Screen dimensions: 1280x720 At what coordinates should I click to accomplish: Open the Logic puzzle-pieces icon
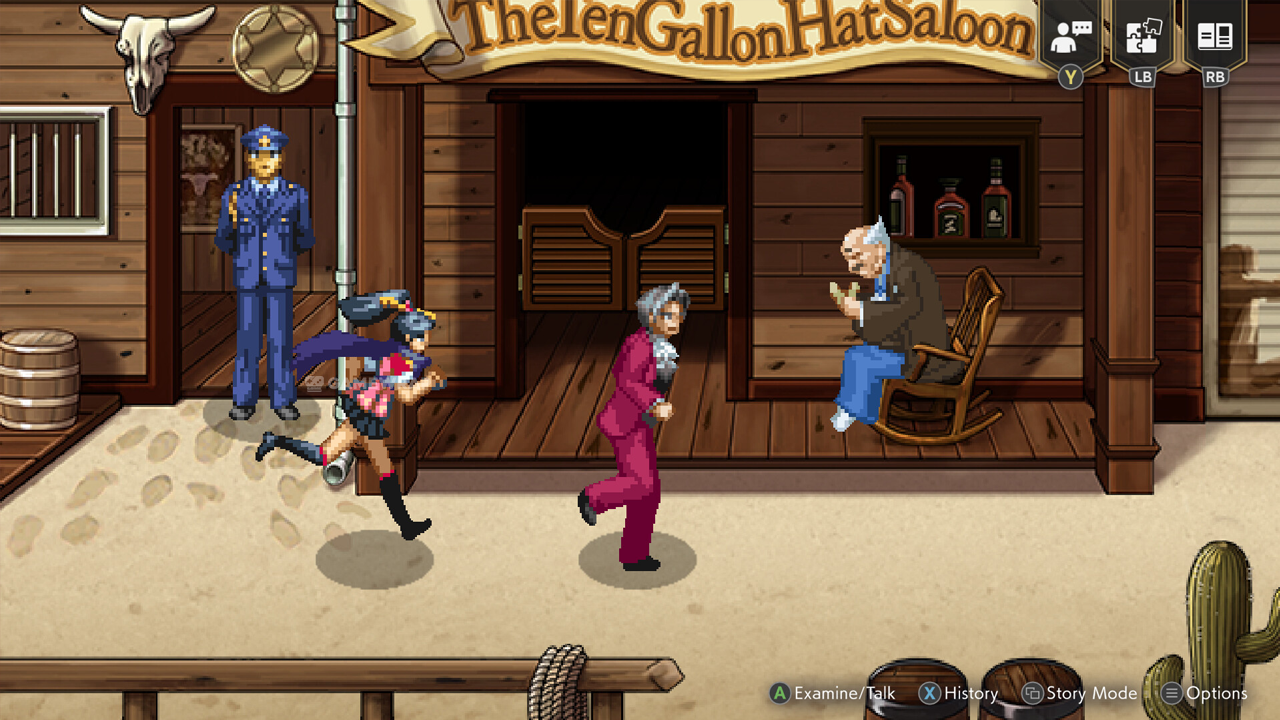[x=1142, y=38]
